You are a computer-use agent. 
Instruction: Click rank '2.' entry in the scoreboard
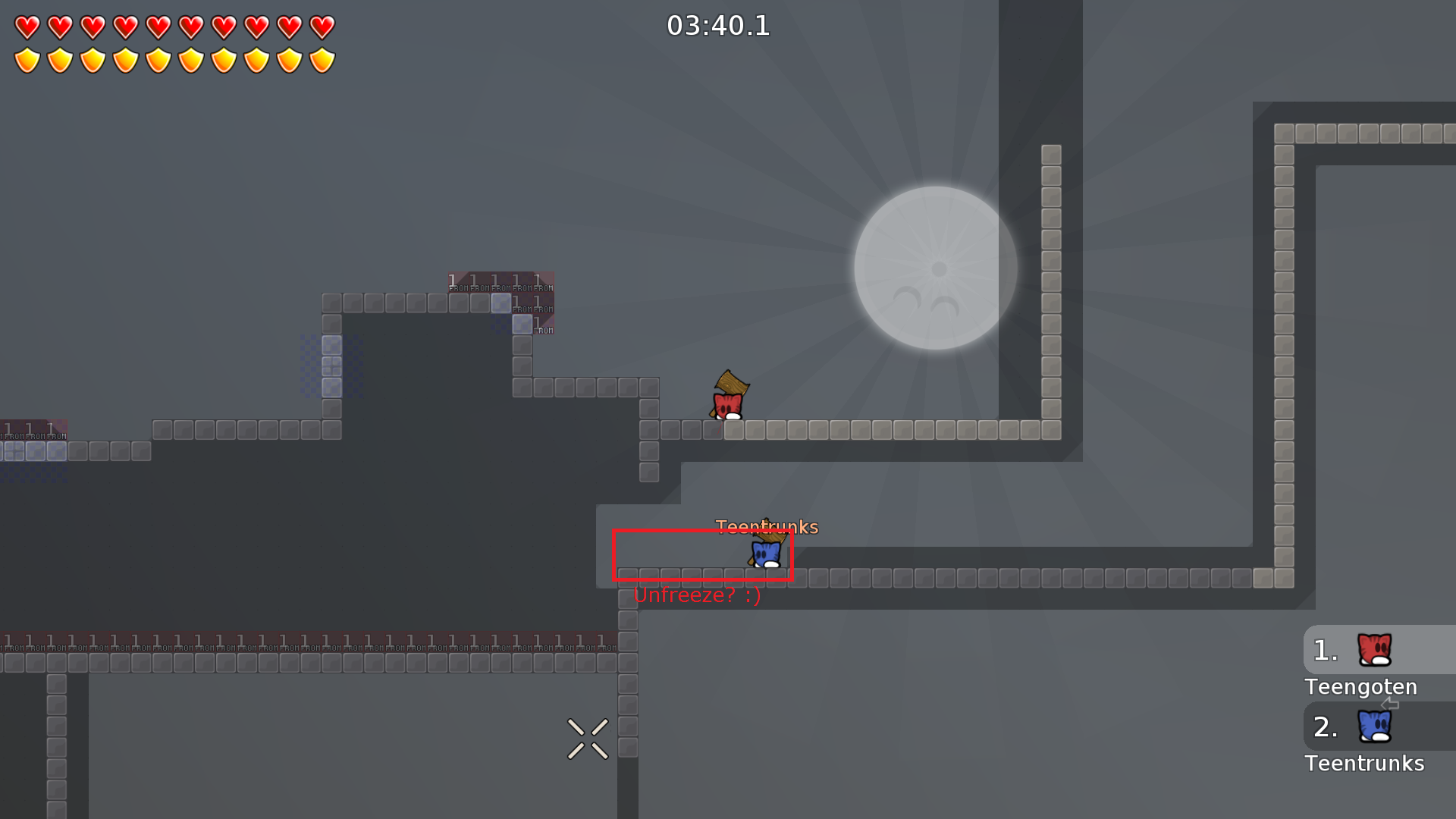click(x=1325, y=728)
